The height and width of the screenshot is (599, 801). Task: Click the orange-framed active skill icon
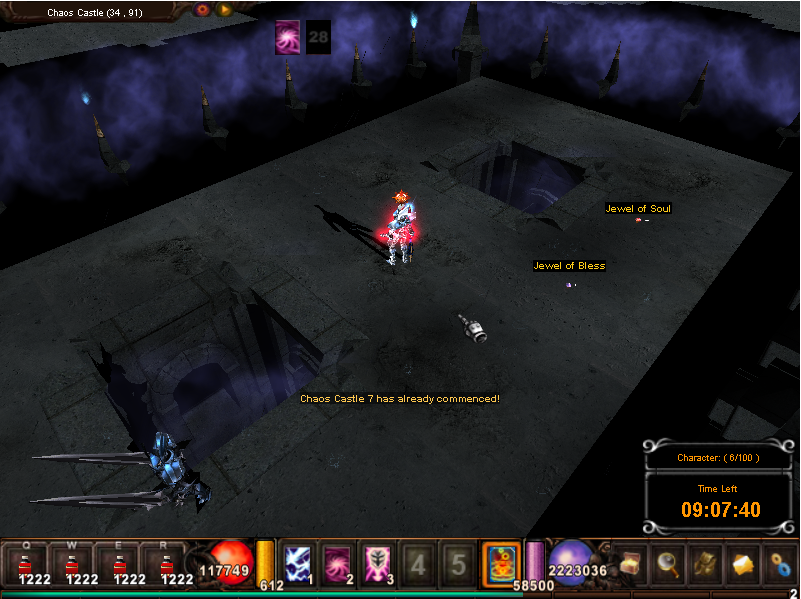[x=501, y=563]
